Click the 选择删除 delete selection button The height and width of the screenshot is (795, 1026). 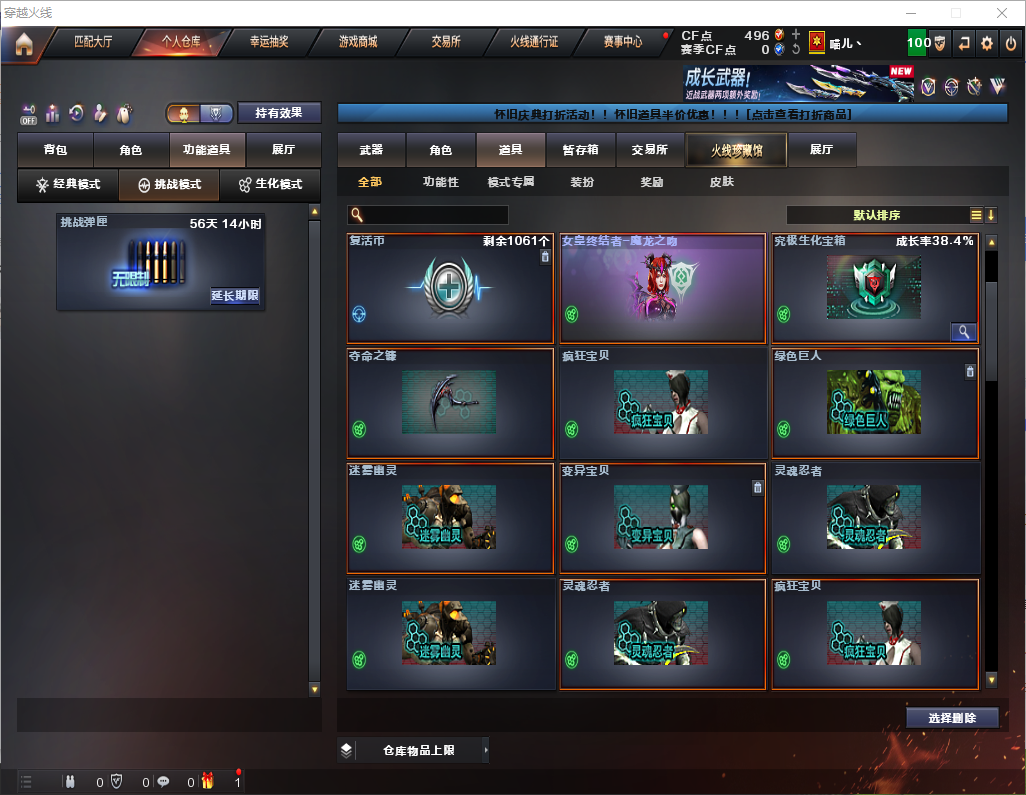951,718
